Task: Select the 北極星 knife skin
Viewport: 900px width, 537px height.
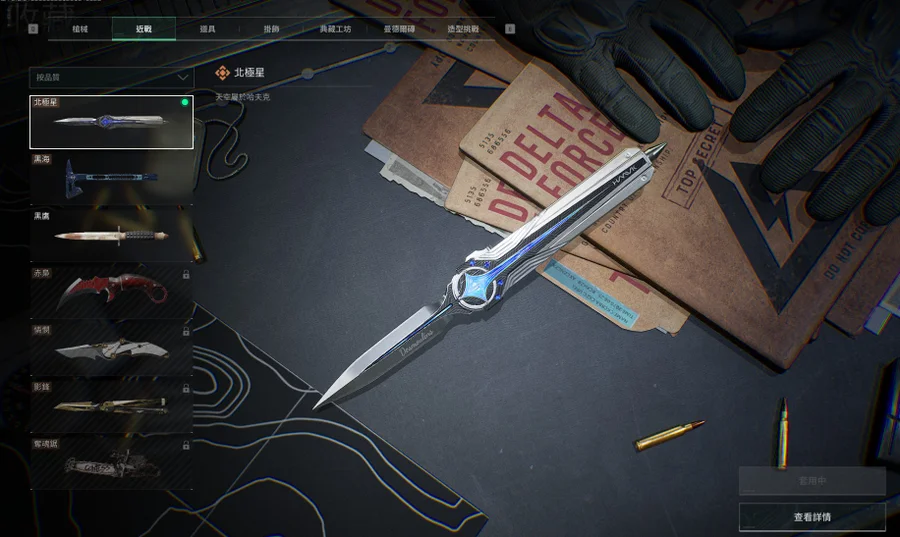Action: tap(111, 122)
